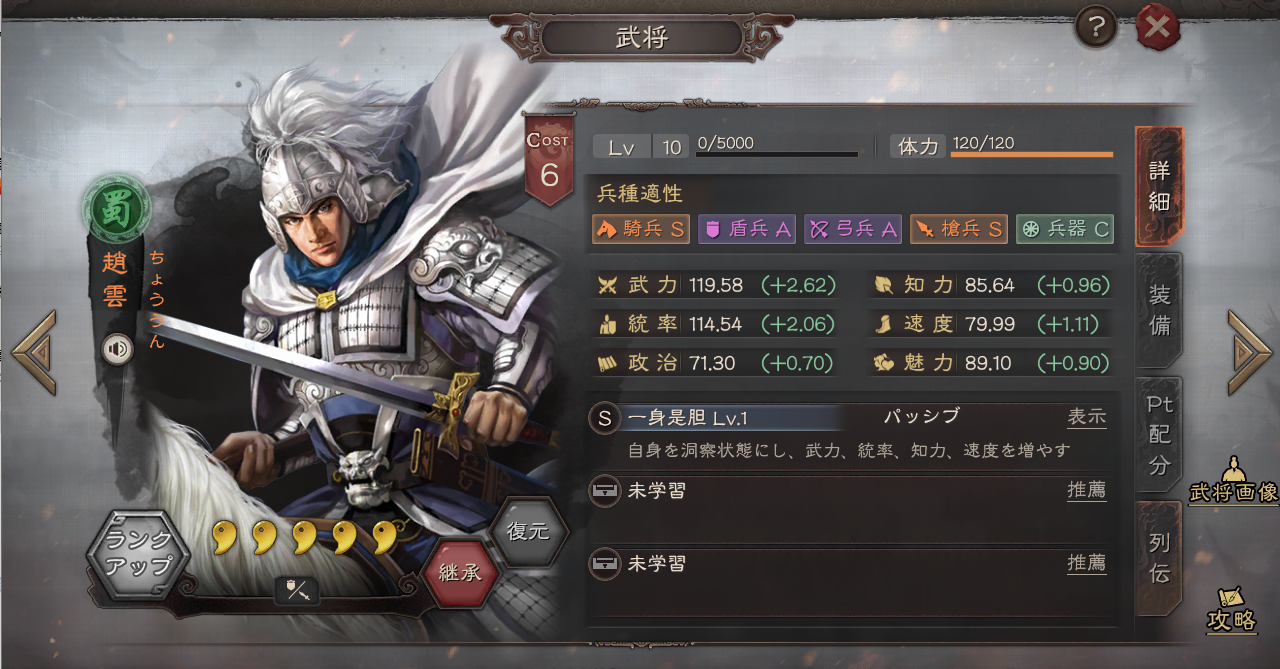Switch to the Pt配分 tab
1280x669 pixels.
coord(1159,434)
